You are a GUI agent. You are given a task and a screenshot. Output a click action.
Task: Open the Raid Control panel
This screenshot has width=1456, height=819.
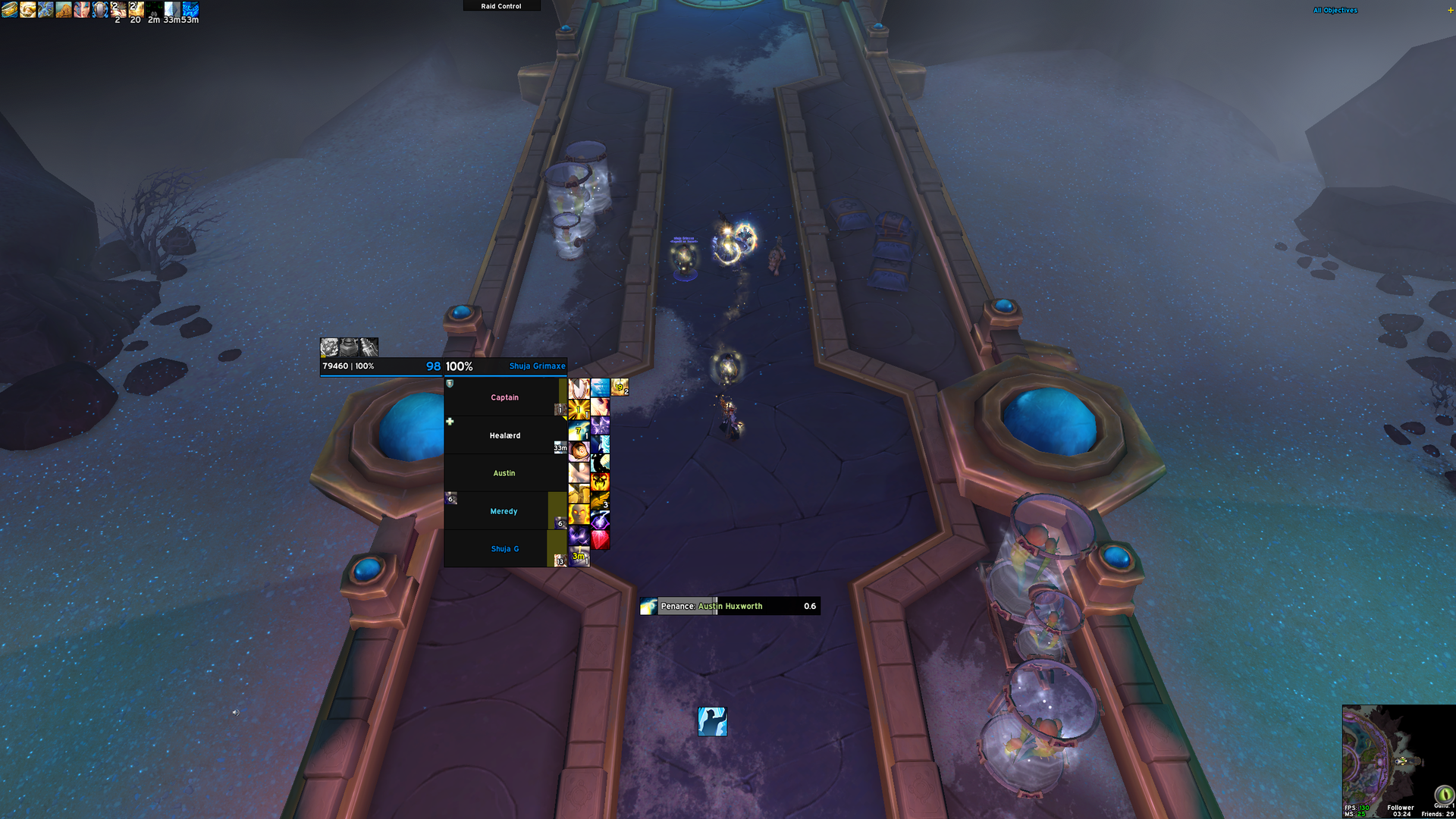(x=501, y=6)
